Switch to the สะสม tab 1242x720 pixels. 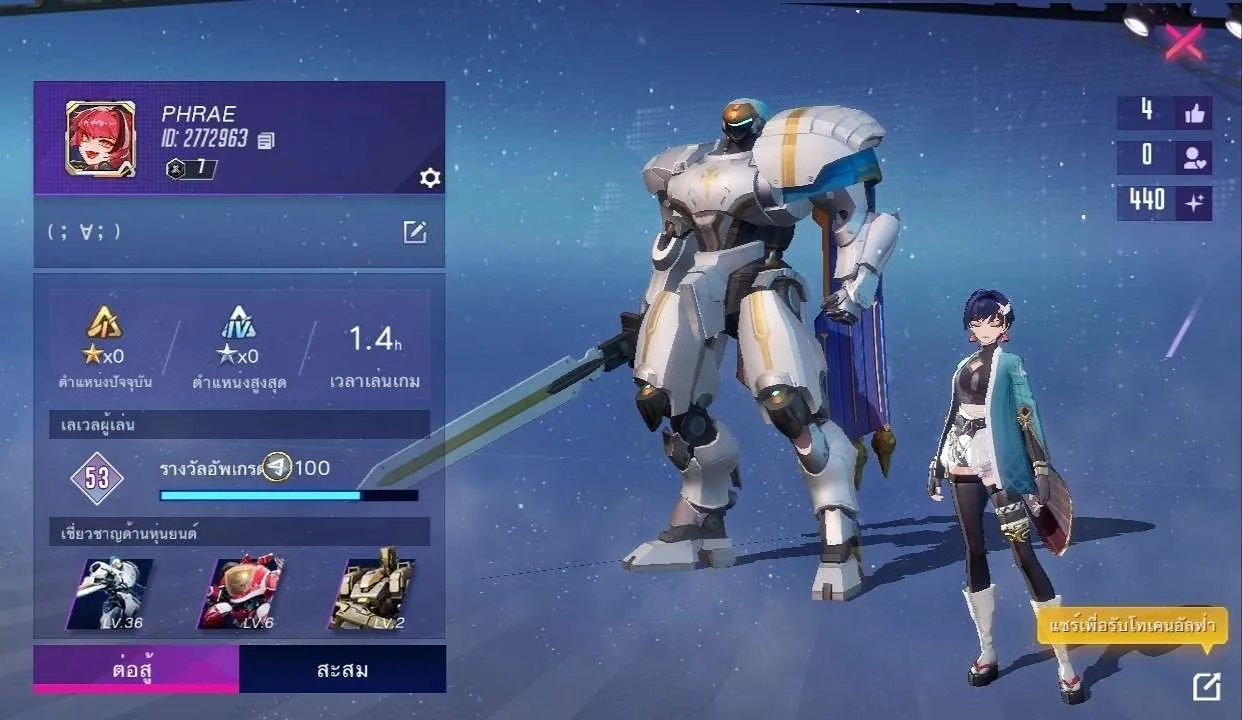(342, 669)
